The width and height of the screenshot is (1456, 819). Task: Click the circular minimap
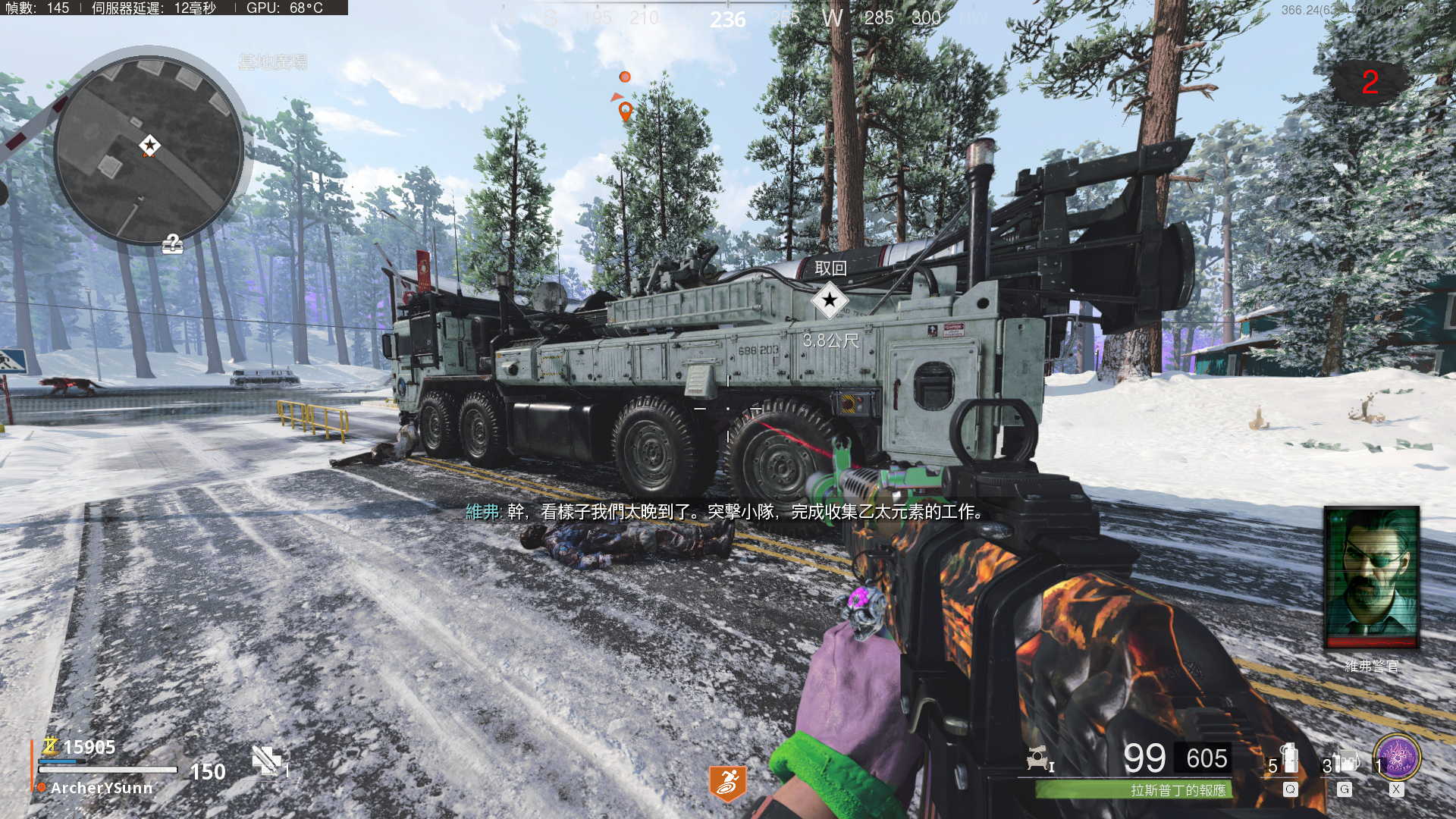point(149,150)
